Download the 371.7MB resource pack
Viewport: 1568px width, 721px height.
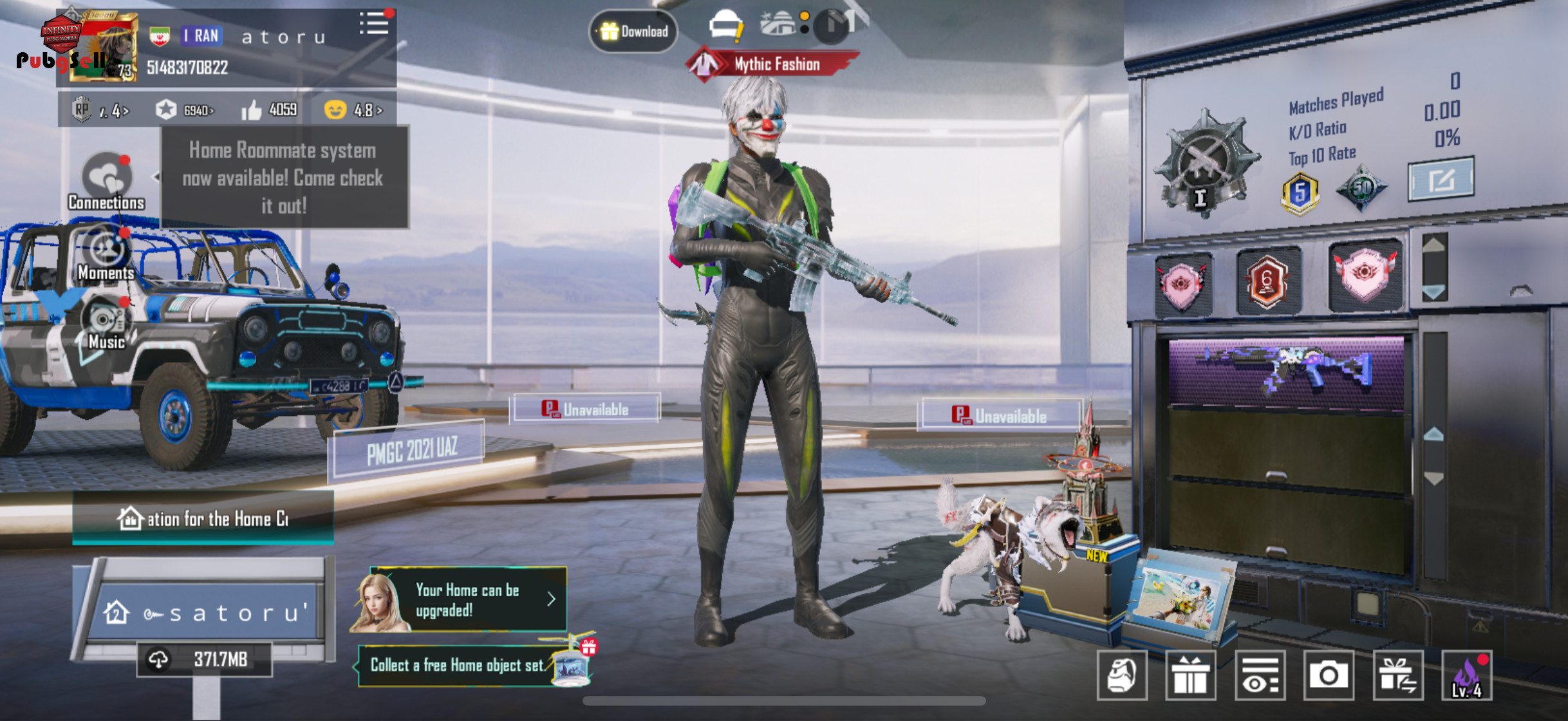pos(203,659)
